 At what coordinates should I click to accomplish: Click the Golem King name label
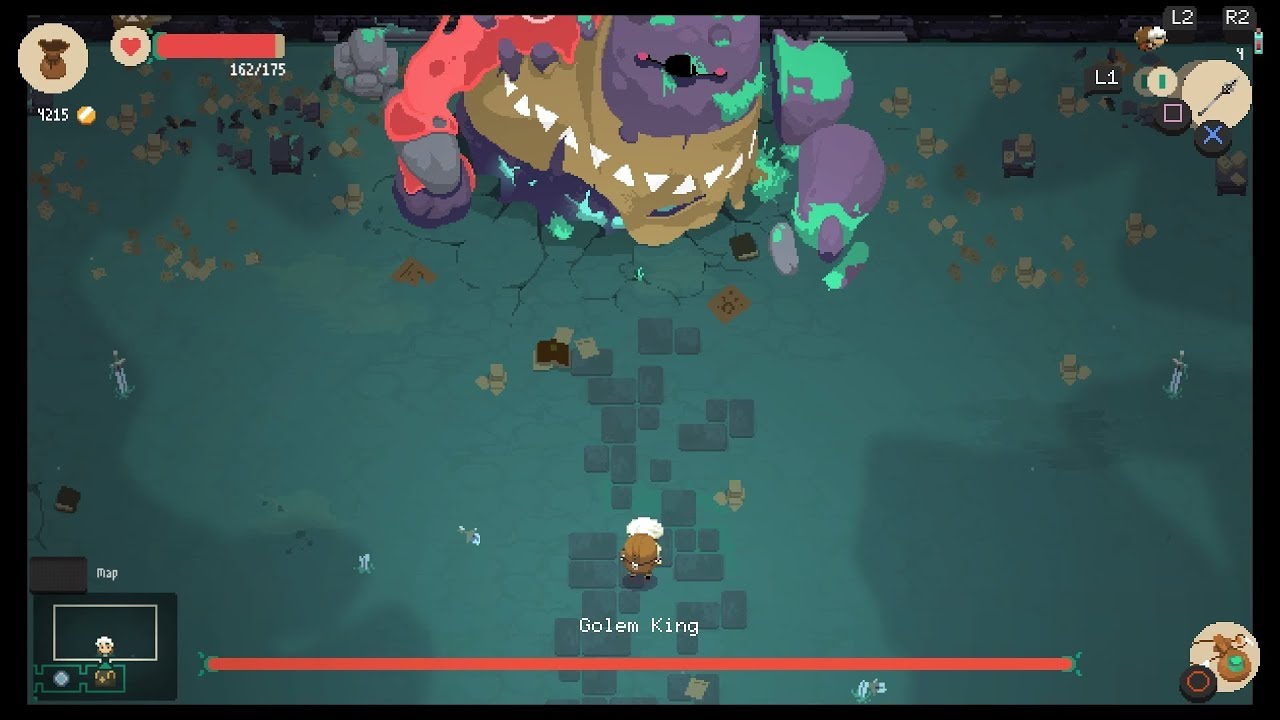[x=639, y=626]
